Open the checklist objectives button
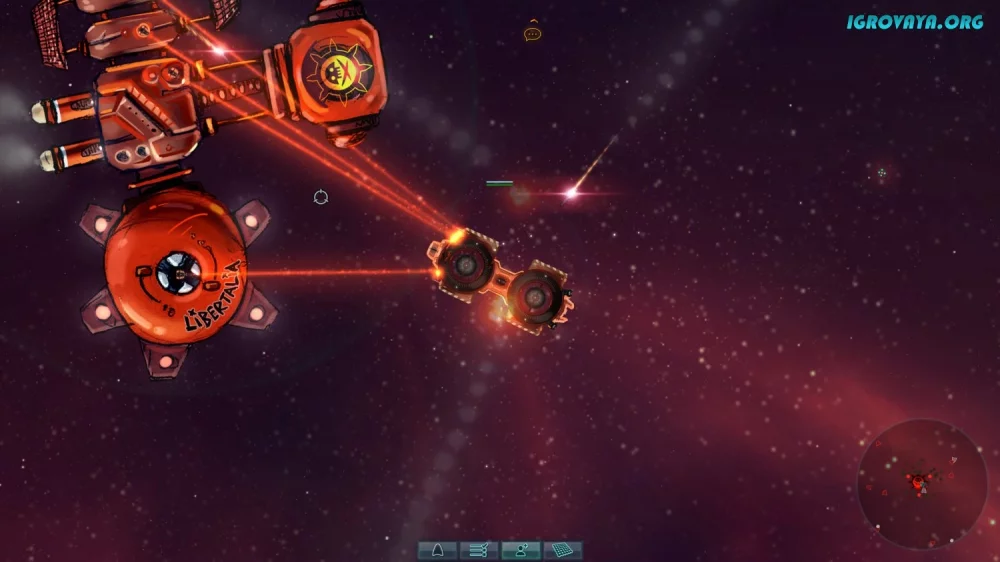Viewport: 1000px width, 562px height. pos(478,550)
